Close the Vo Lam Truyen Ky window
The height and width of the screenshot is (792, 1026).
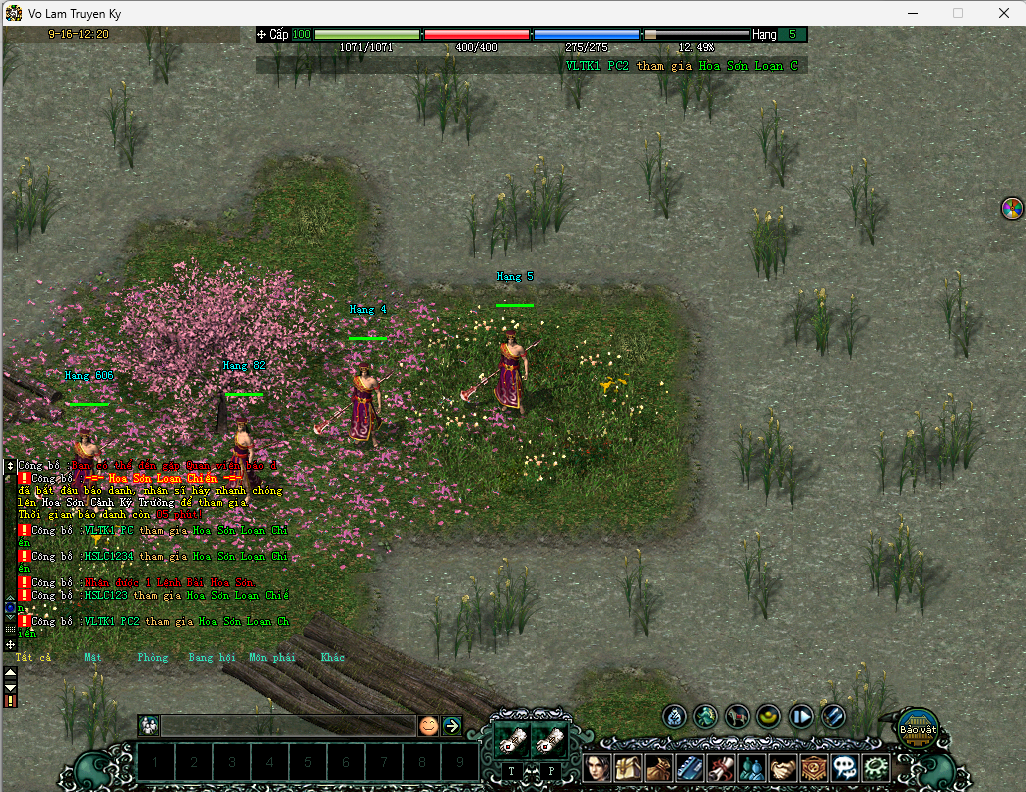tap(1003, 13)
